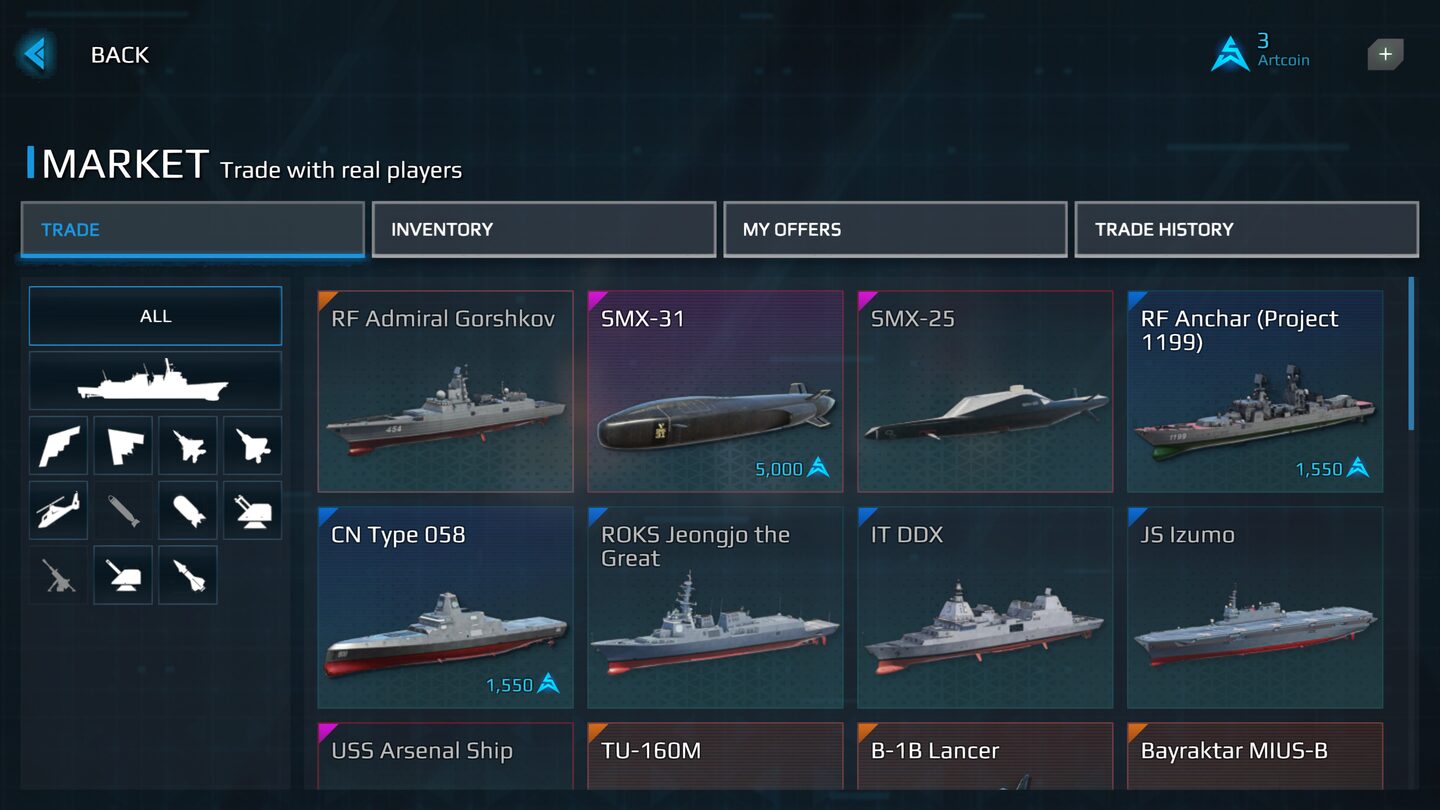The width and height of the screenshot is (1440, 810).
Task: Open the plus button to buy Artcoin
Action: (x=1385, y=54)
